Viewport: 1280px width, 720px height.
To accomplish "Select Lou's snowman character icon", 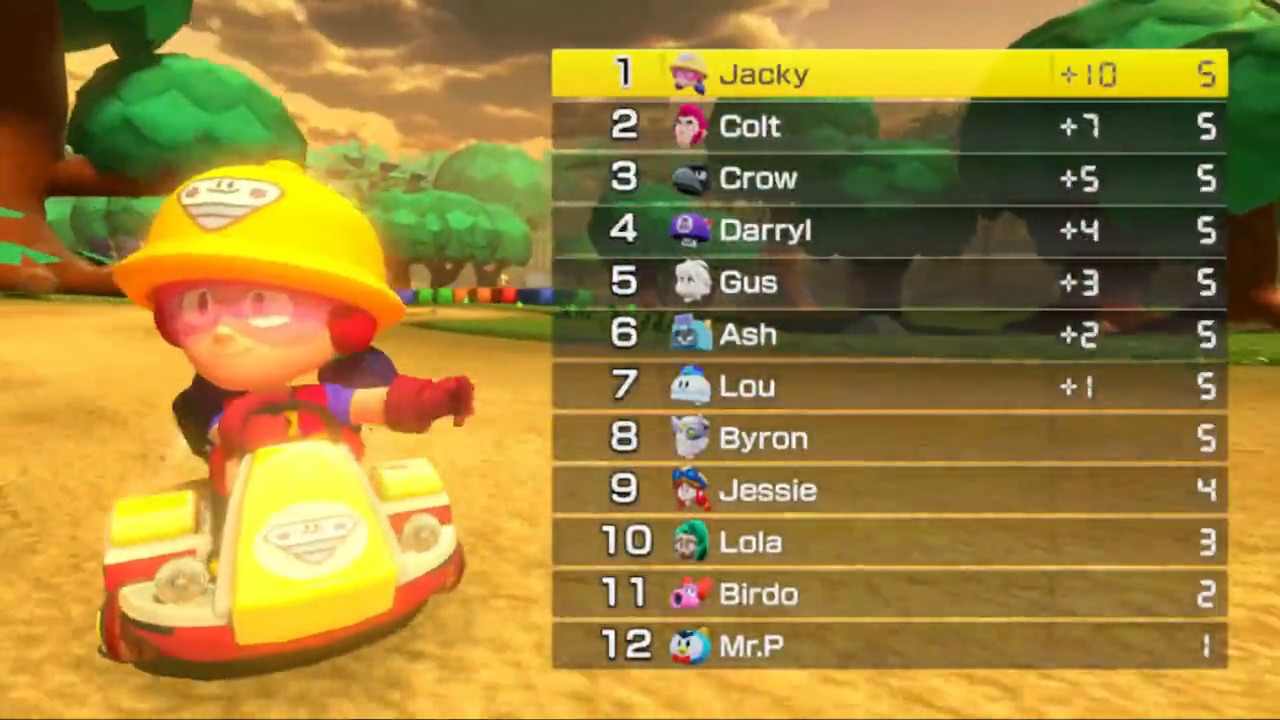I will 686,386.
